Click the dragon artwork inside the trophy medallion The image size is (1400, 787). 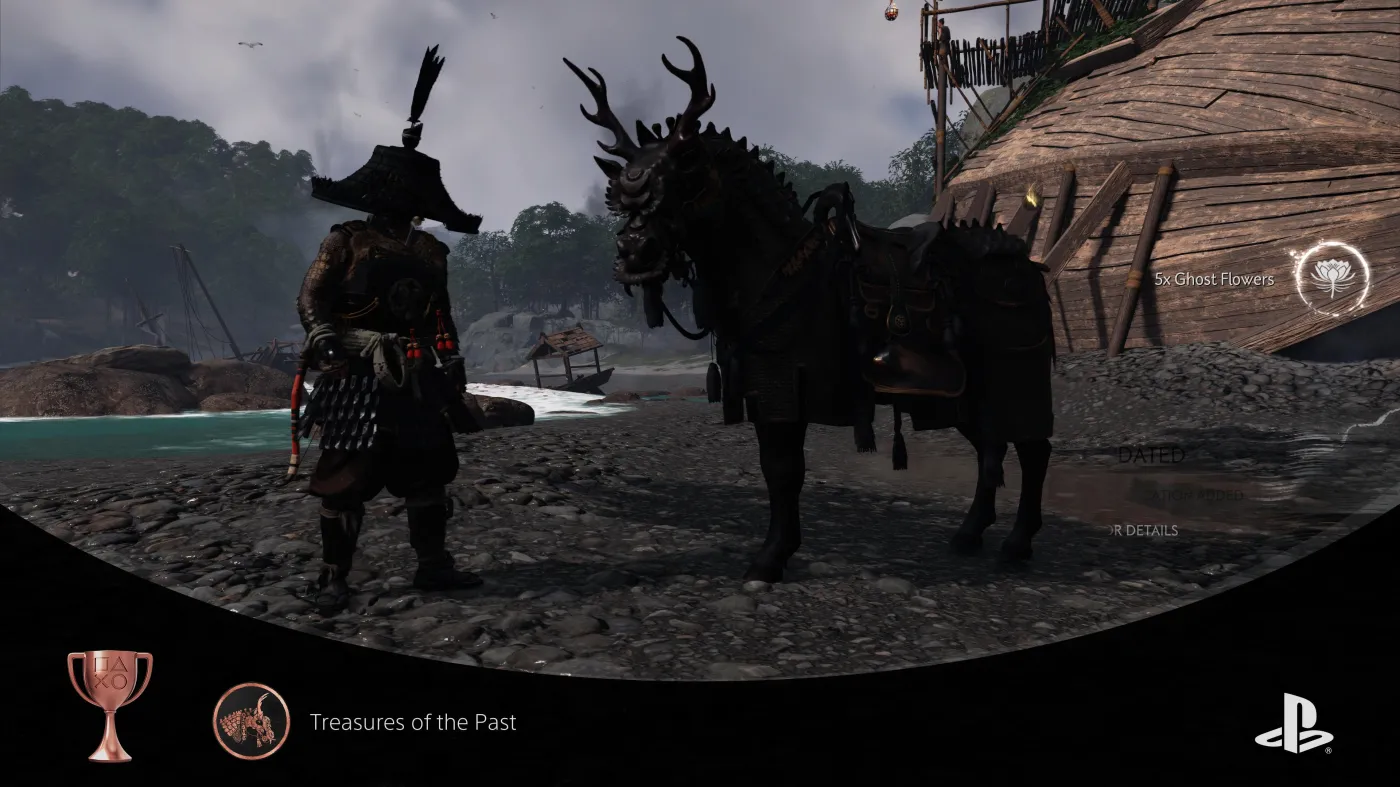(249, 722)
